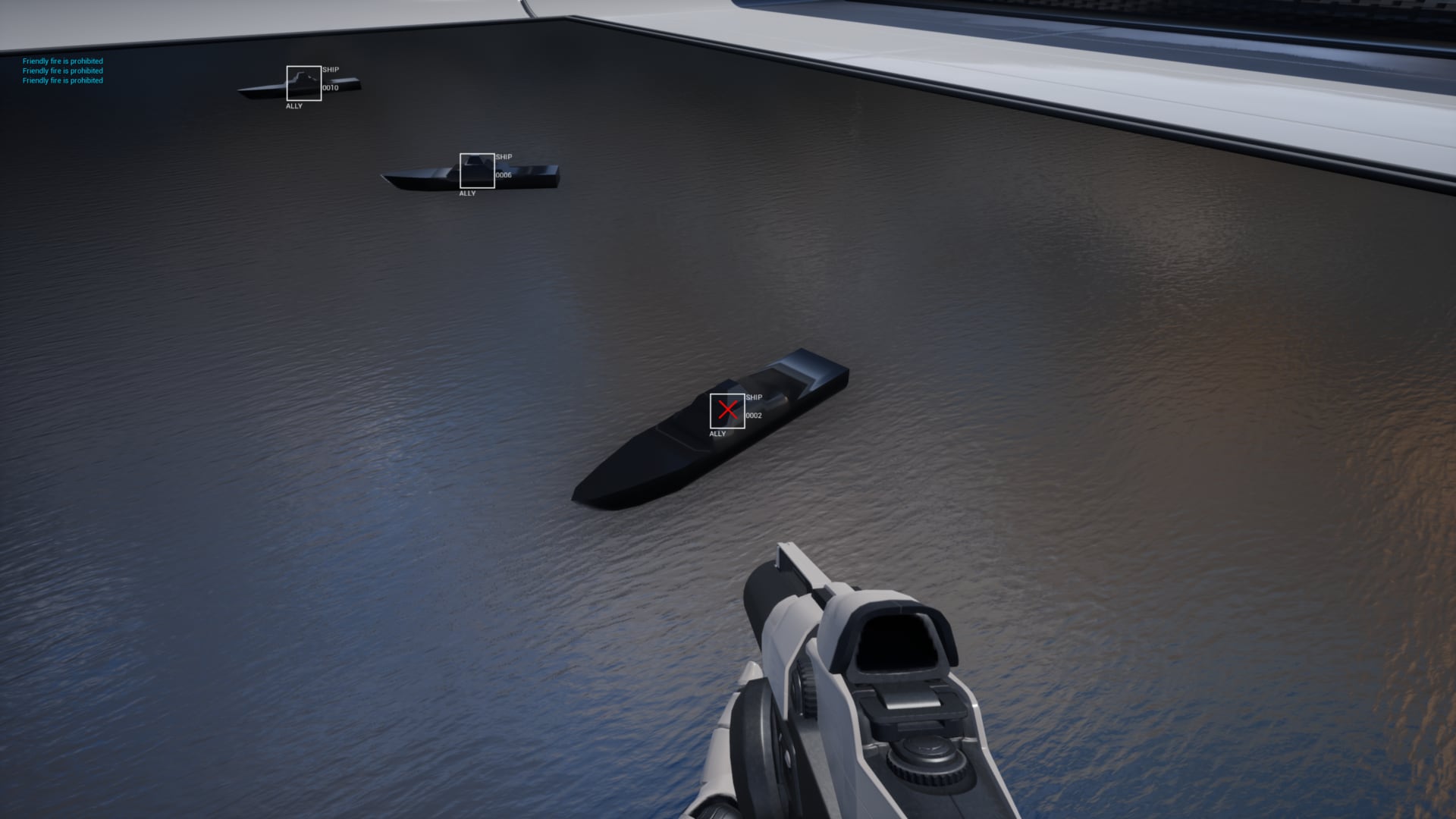Click the bottom Friendly fire warning message
Viewport: 1456px width, 819px height.
click(63, 80)
